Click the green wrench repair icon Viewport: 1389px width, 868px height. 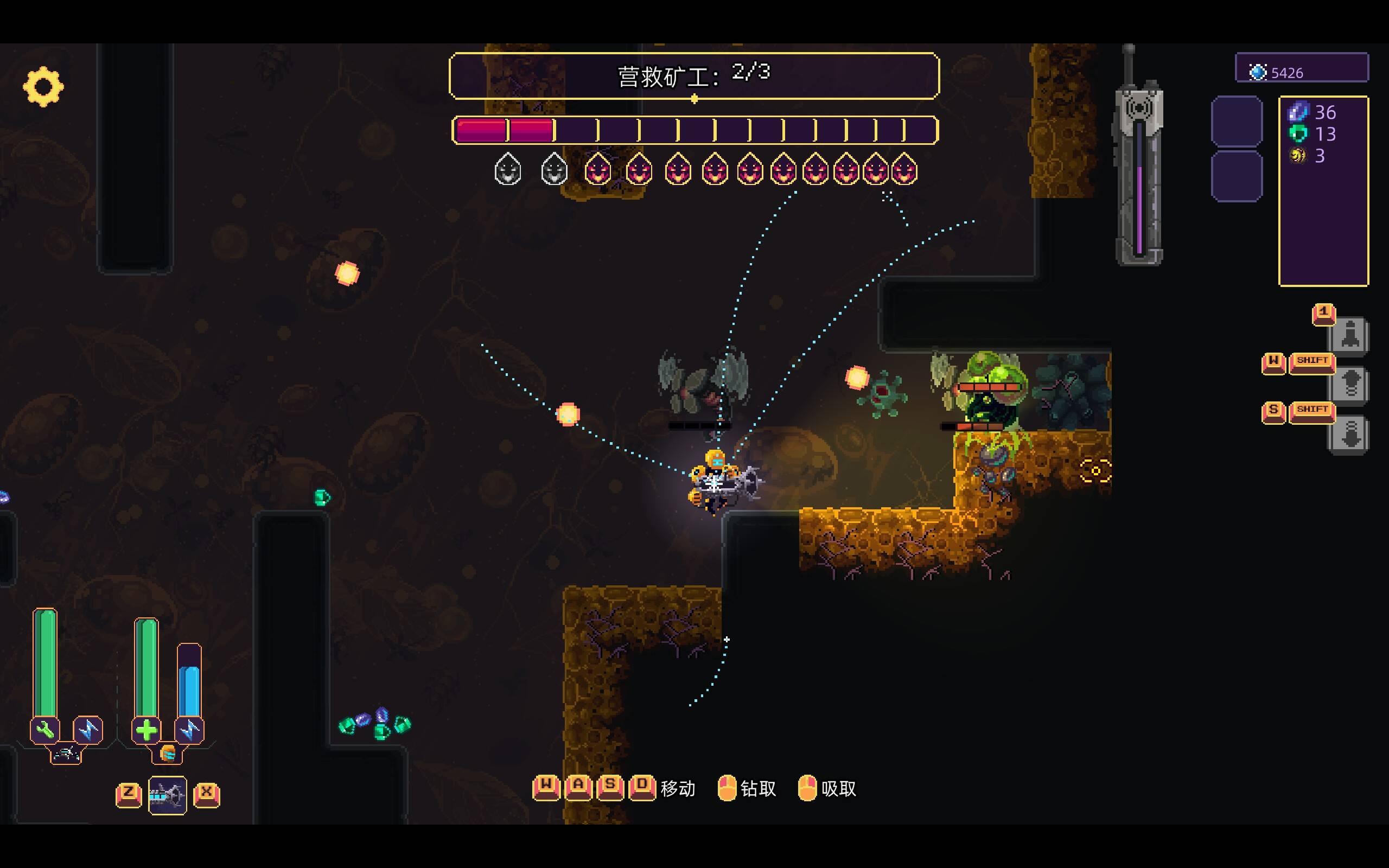[x=45, y=730]
